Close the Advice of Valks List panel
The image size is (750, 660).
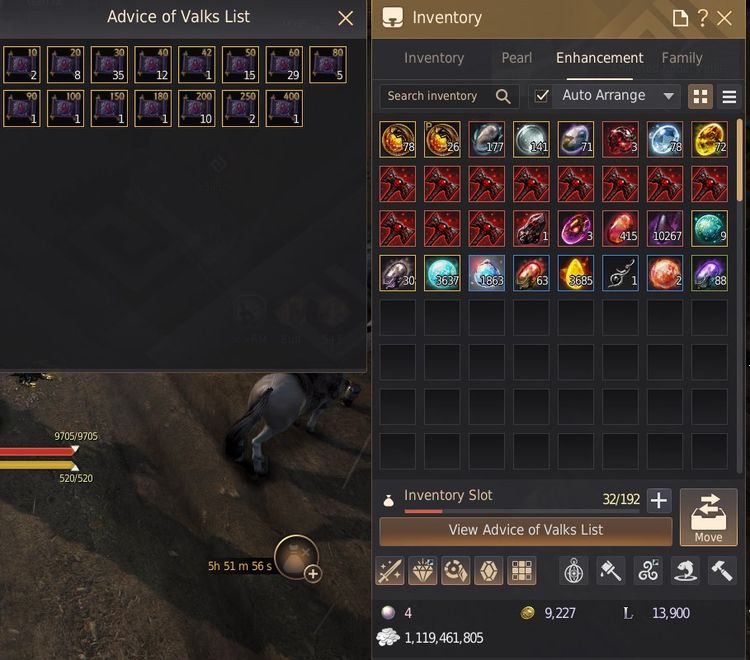pos(346,18)
